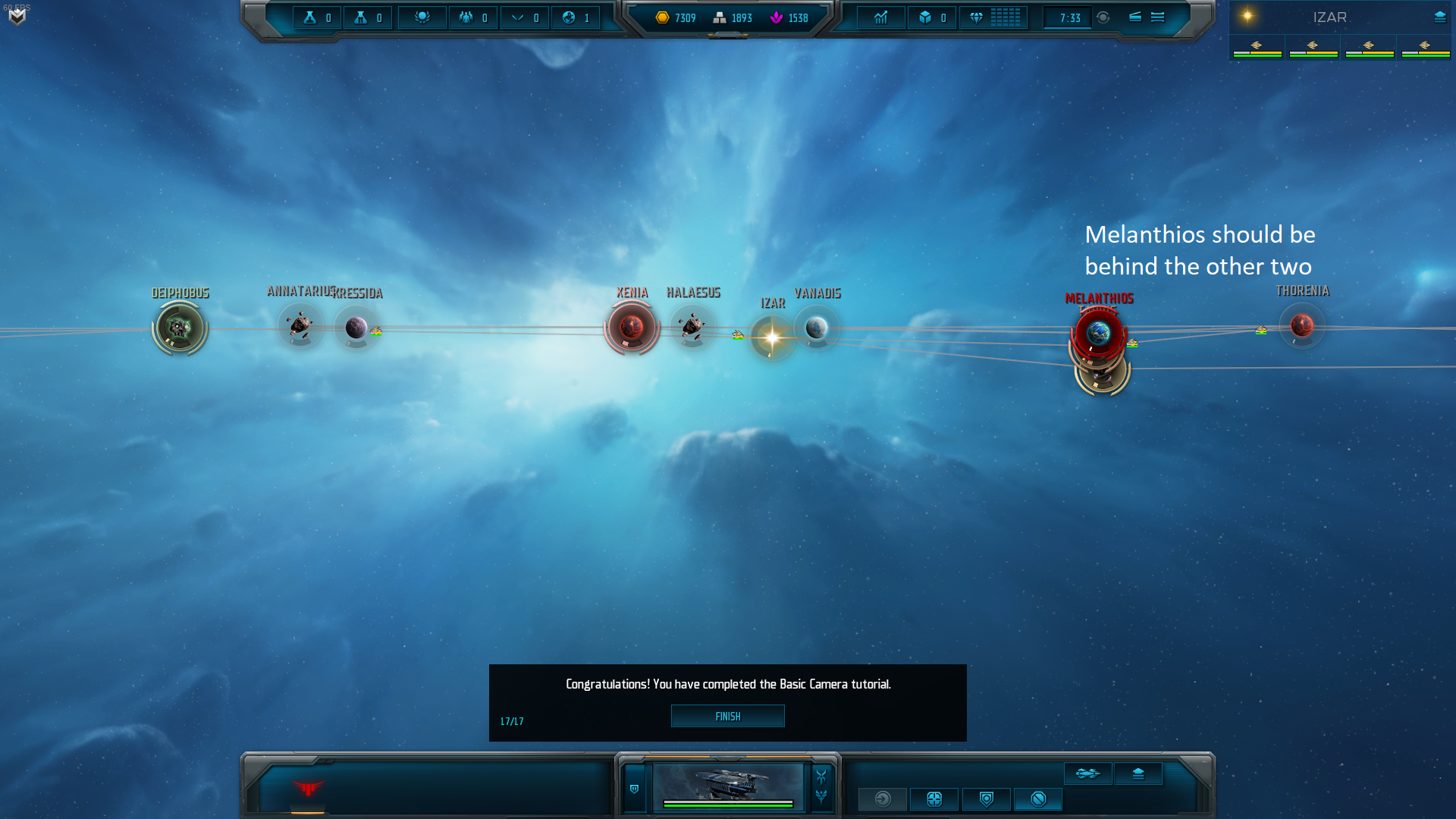The height and width of the screenshot is (819, 1456).
Task: Select the defend stance shield icon
Action: click(986, 799)
